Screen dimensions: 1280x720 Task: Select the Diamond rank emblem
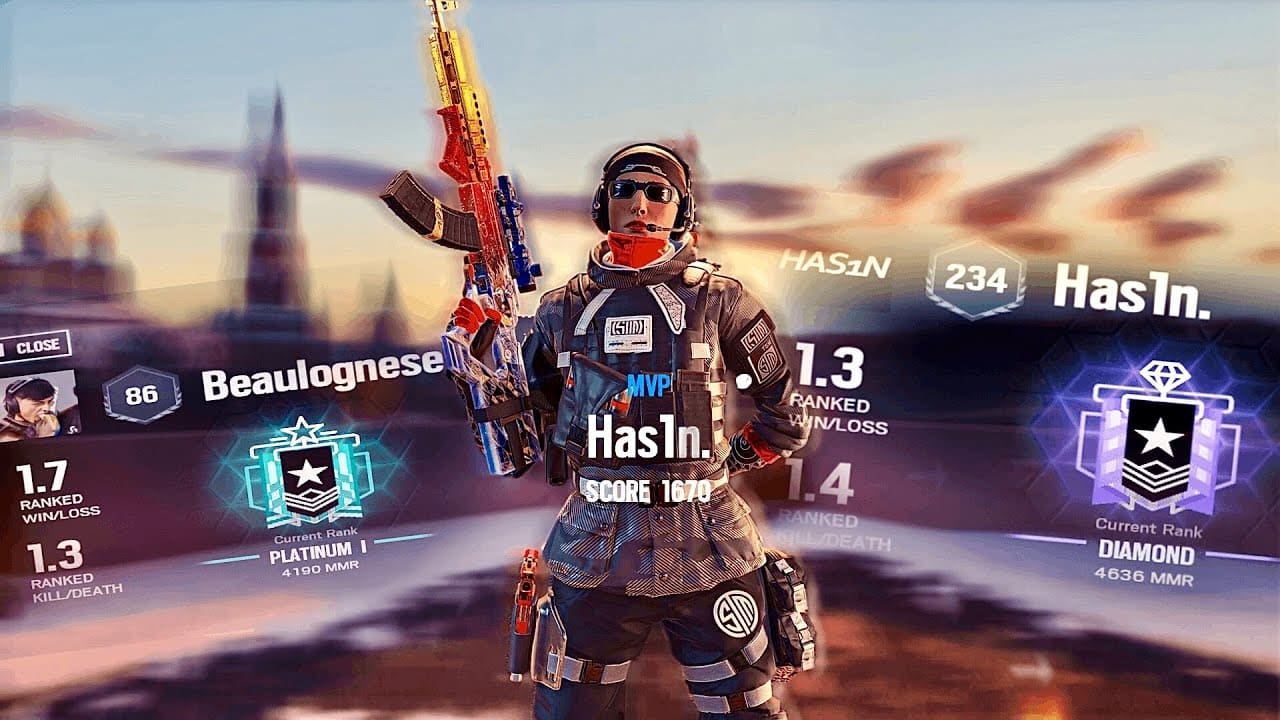pyautogui.click(x=1159, y=442)
